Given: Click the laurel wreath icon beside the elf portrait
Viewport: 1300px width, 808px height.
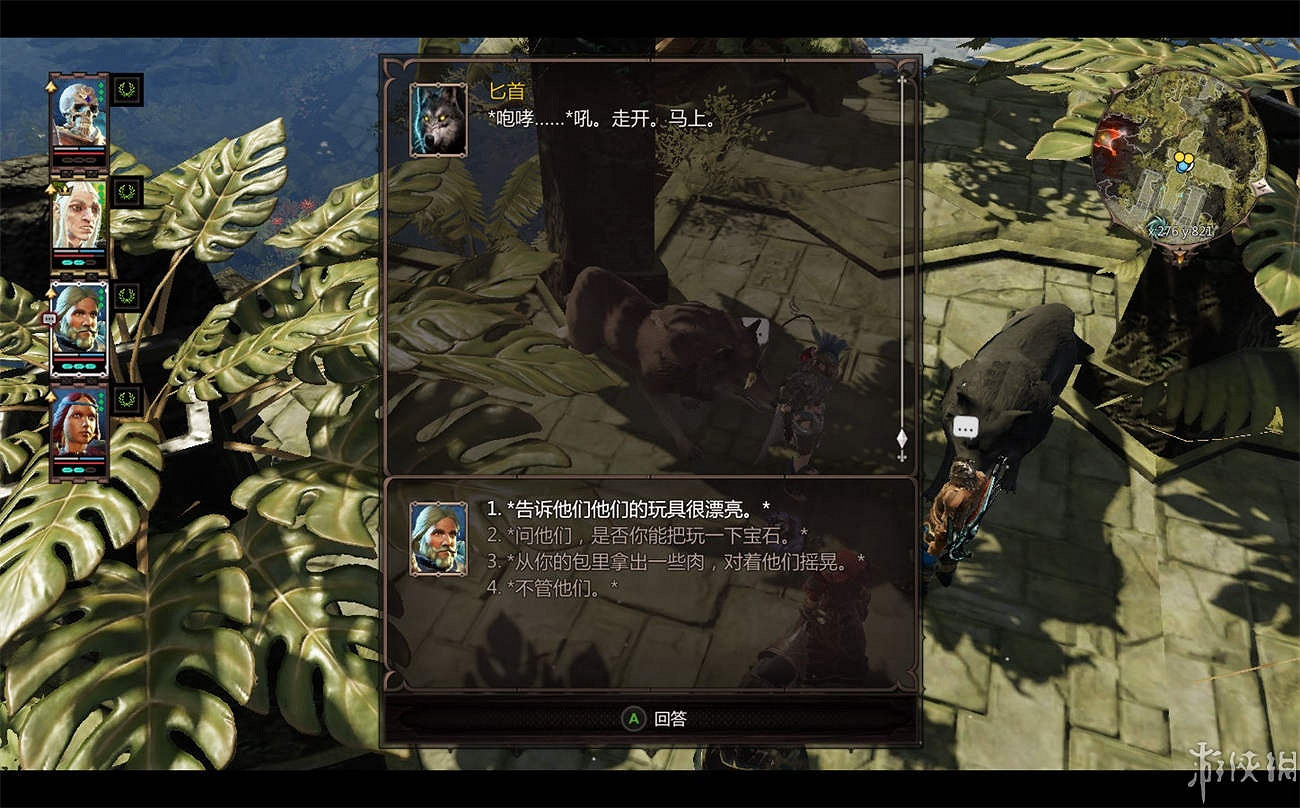Looking at the screenshot, I should (127, 193).
